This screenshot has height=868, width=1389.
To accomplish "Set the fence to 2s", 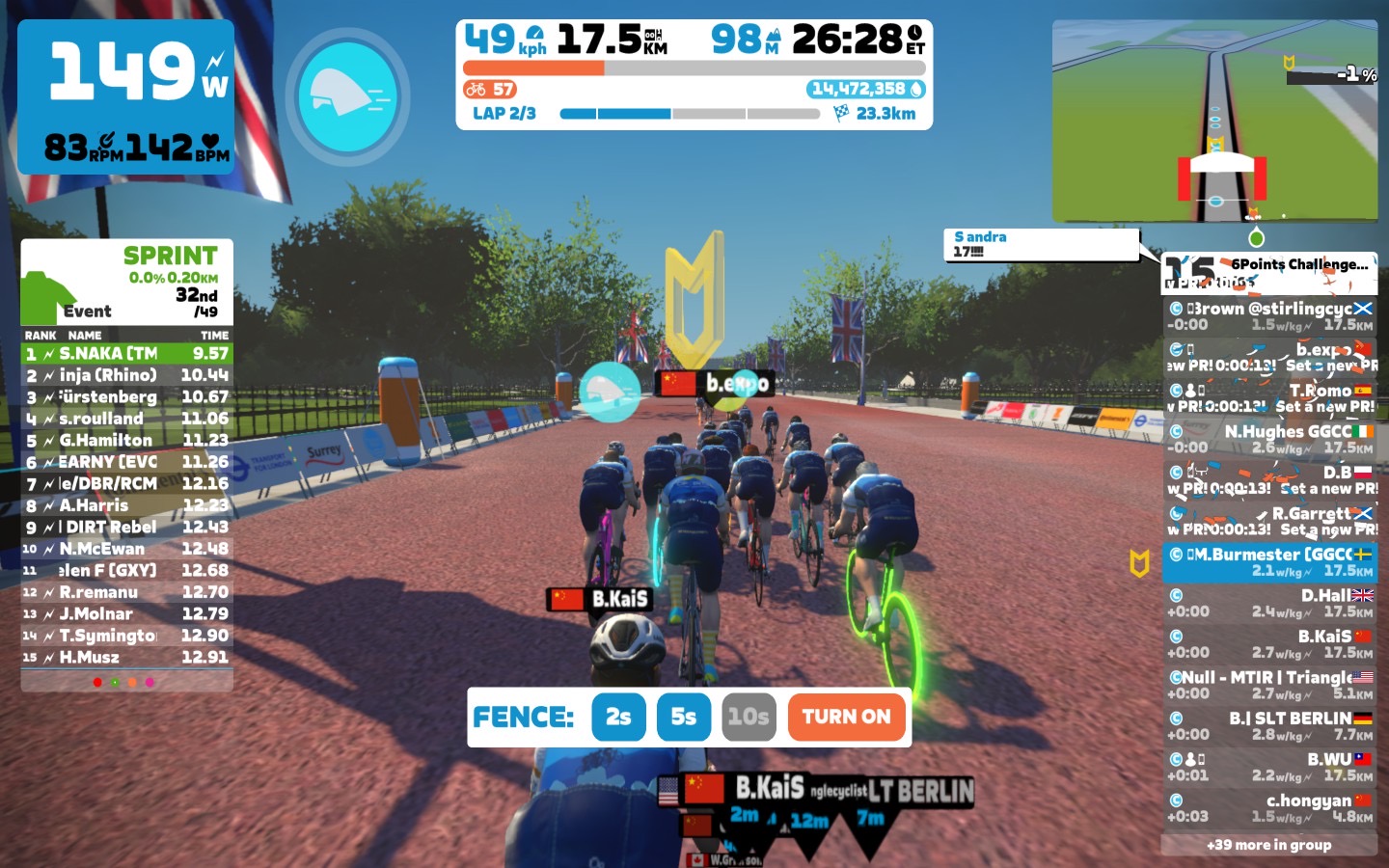I will pos(618,718).
